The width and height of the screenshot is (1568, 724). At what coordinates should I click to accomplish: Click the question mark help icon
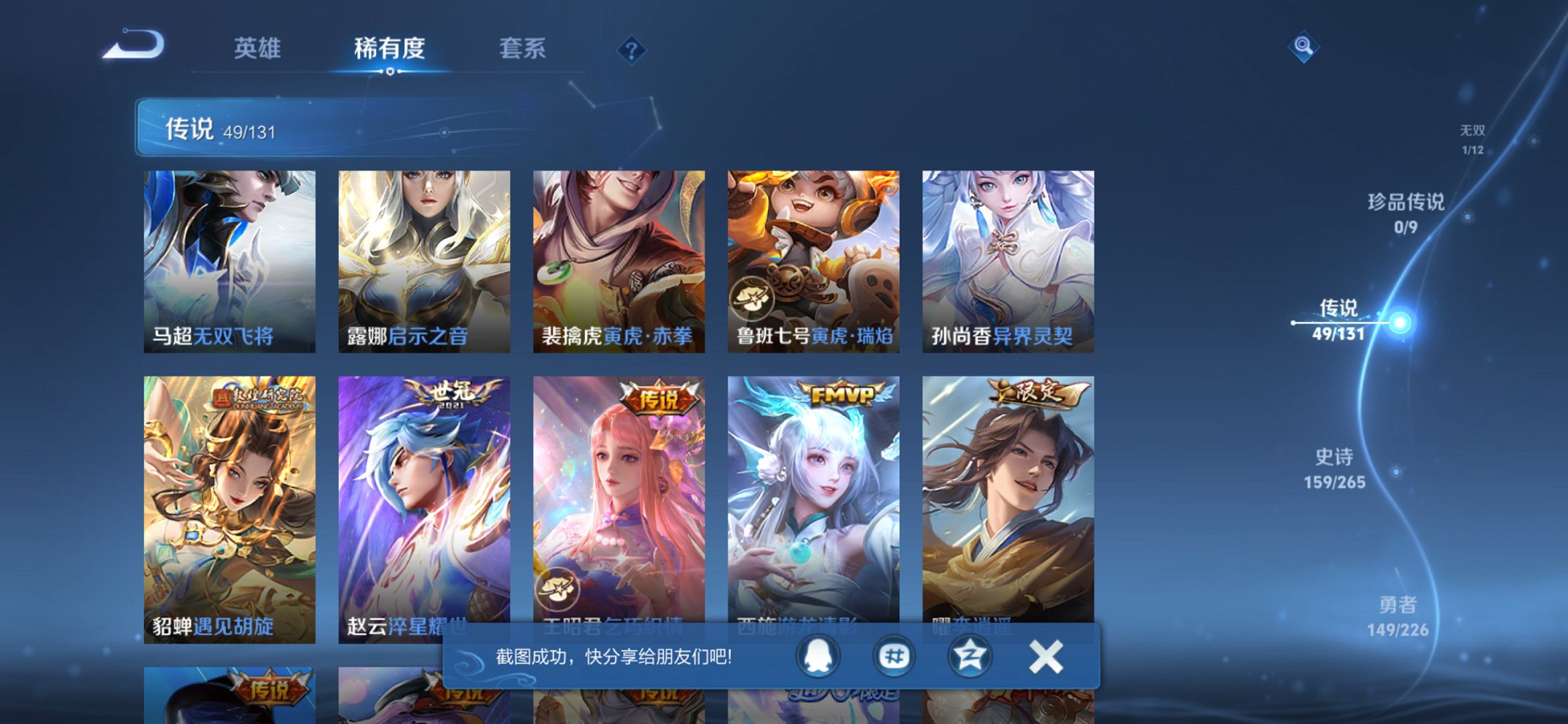coord(631,50)
